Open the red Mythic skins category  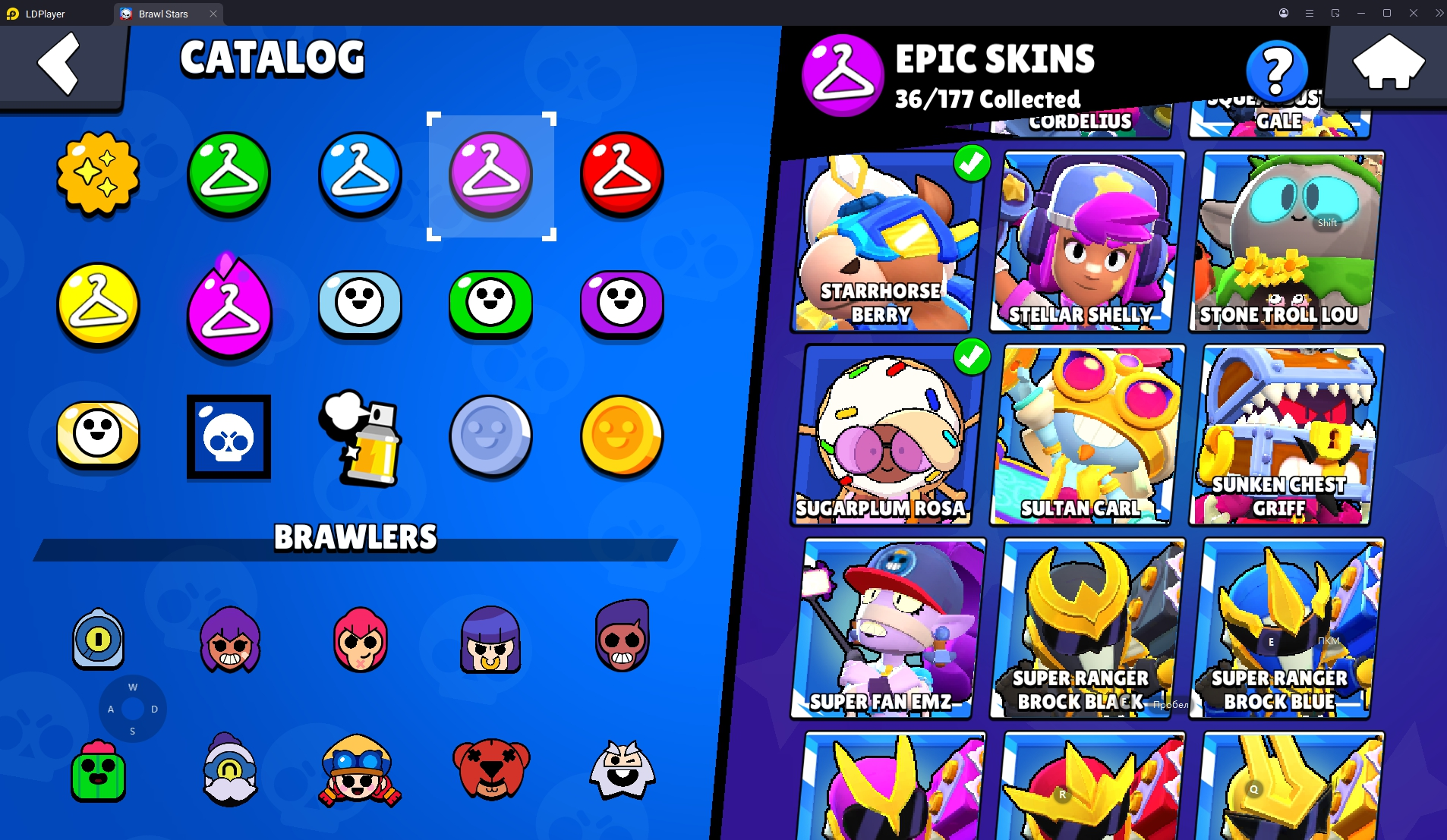(621, 175)
